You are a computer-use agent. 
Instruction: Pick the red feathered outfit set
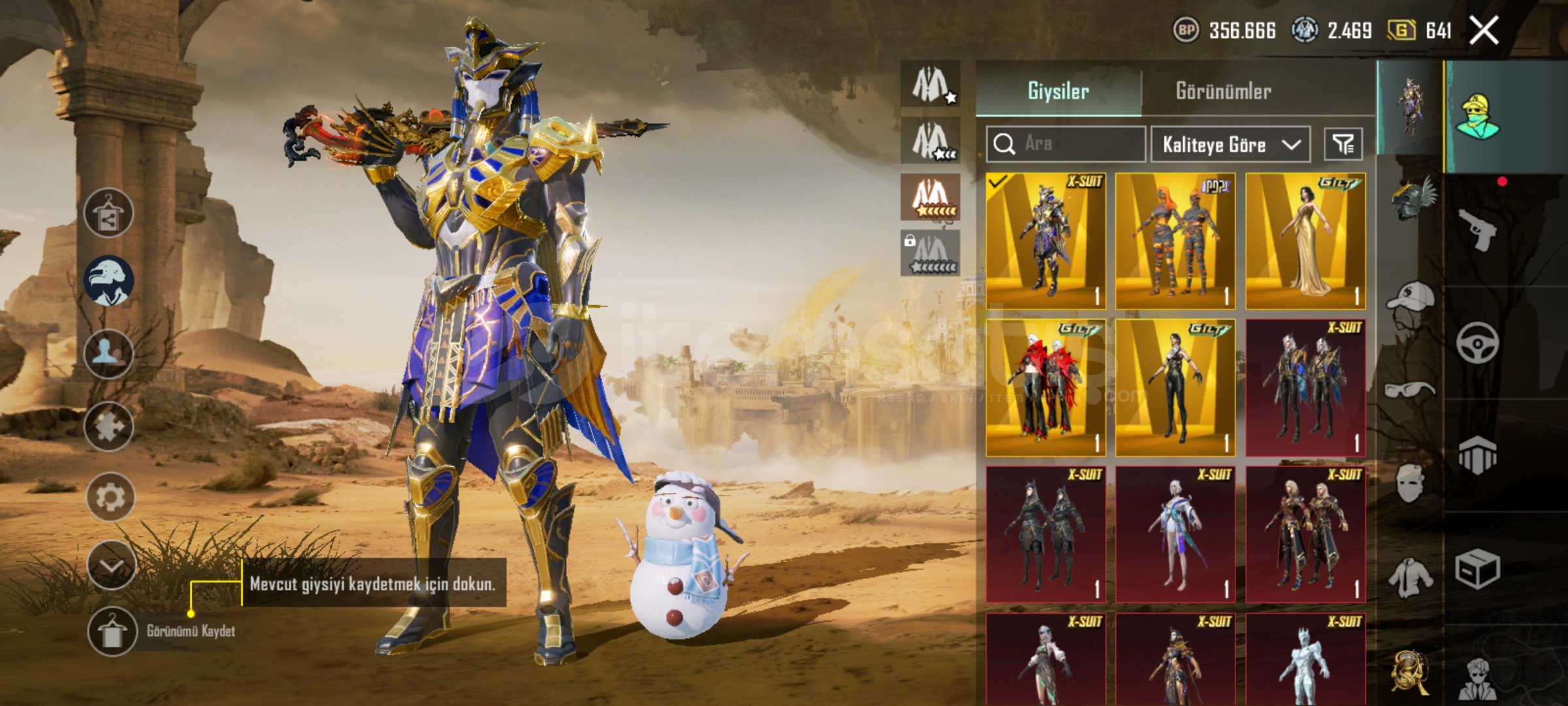click(1045, 388)
